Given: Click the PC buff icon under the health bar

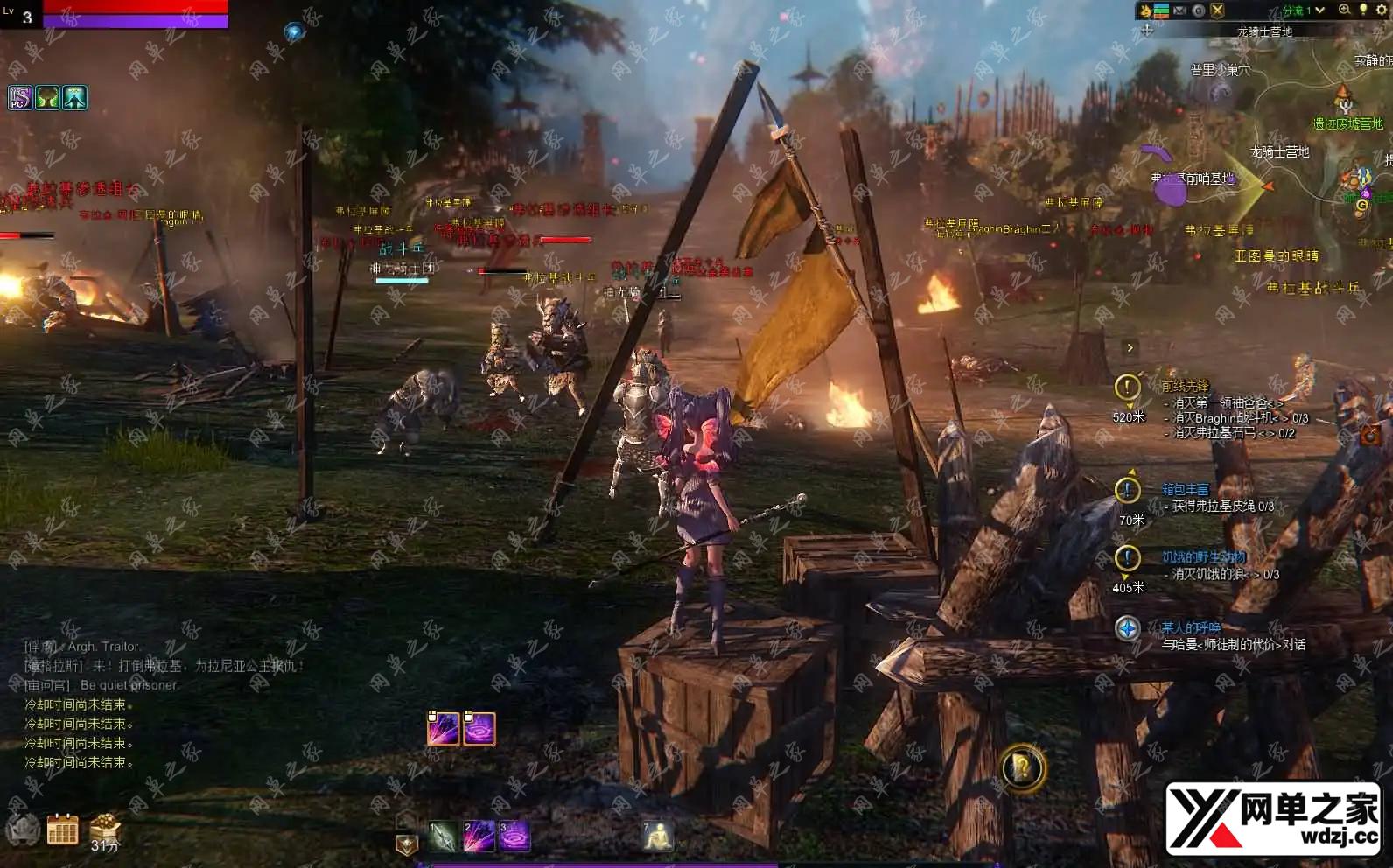Looking at the screenshot, I should 20,98.
